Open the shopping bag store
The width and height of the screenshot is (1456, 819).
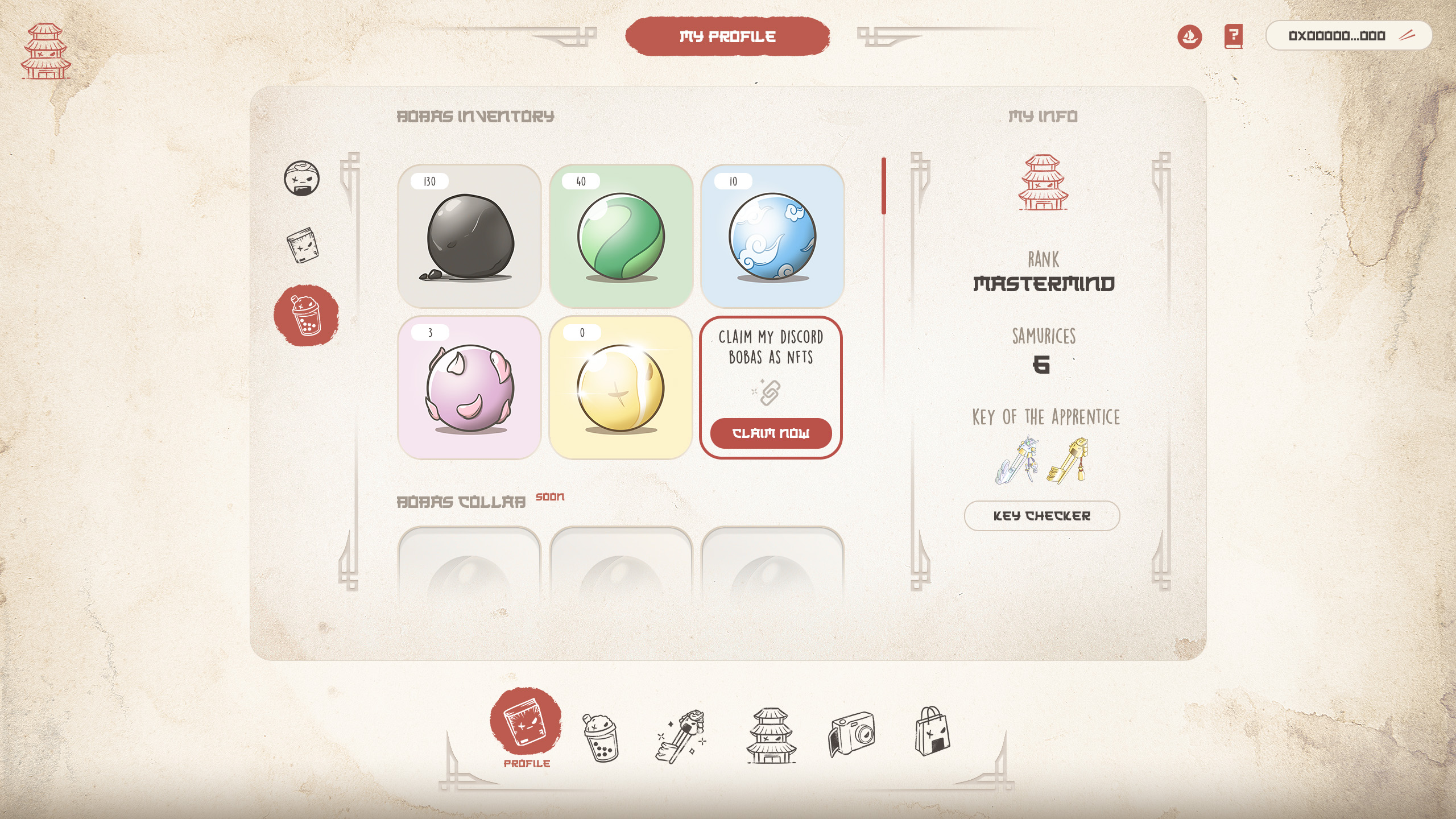coord(932,731)
